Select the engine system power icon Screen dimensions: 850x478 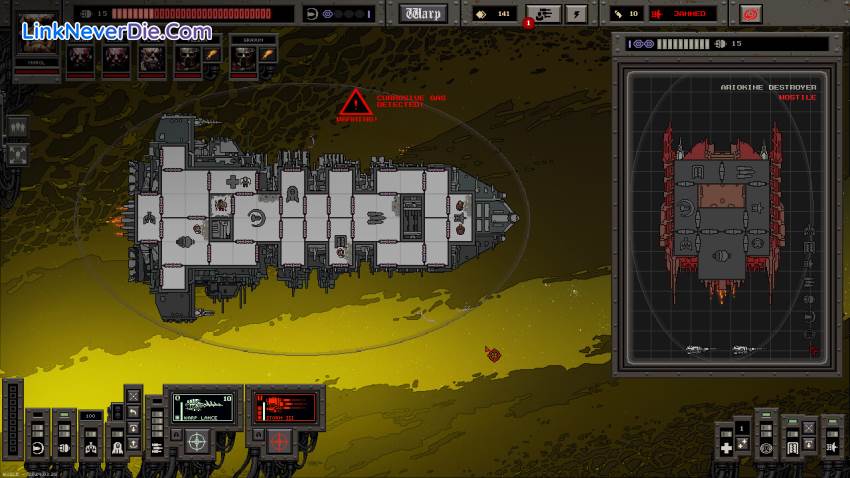pyautogui.click(x=64, y=447)
